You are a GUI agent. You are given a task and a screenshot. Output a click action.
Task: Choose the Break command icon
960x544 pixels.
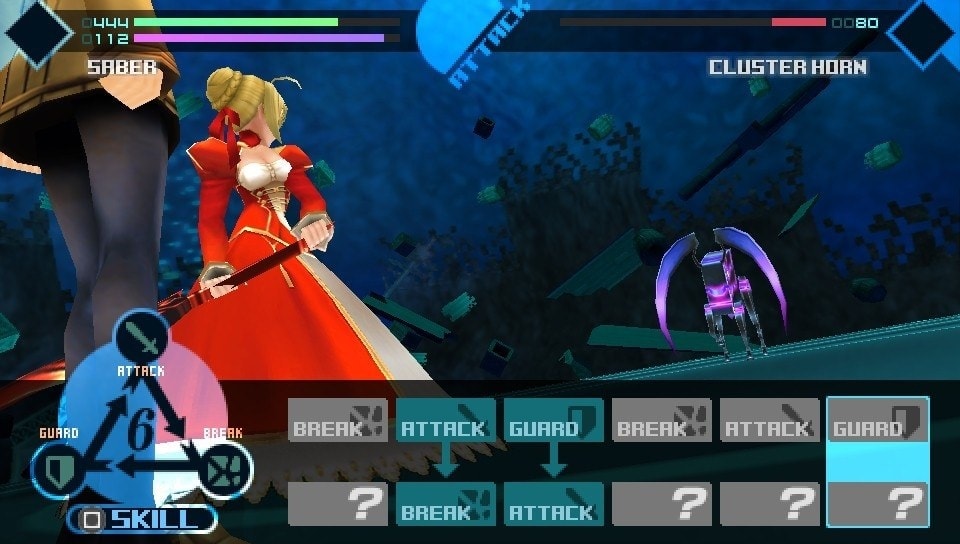tap(226, 468)
